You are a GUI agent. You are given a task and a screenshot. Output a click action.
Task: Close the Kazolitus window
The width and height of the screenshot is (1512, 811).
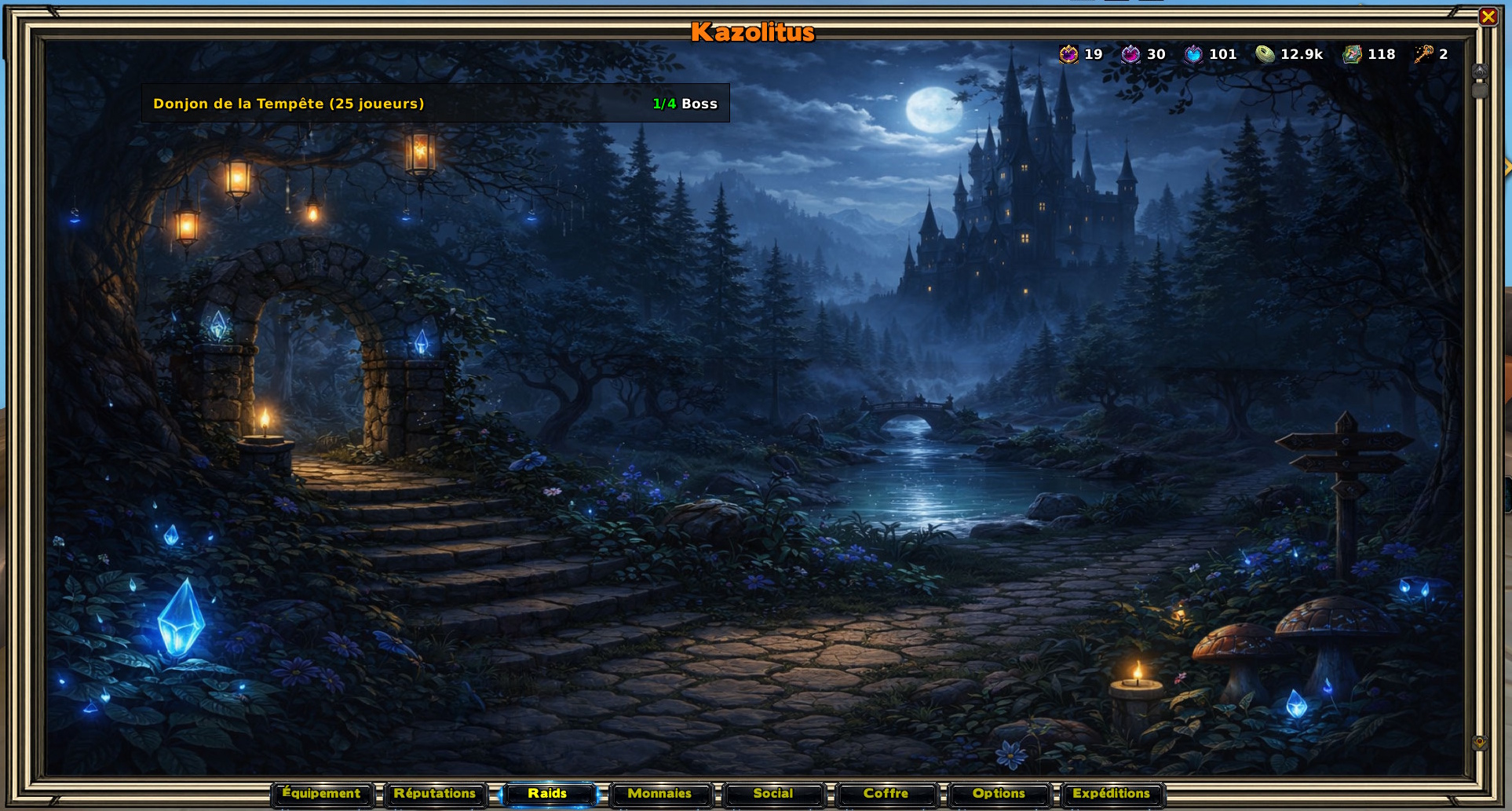pos(1488,16)
